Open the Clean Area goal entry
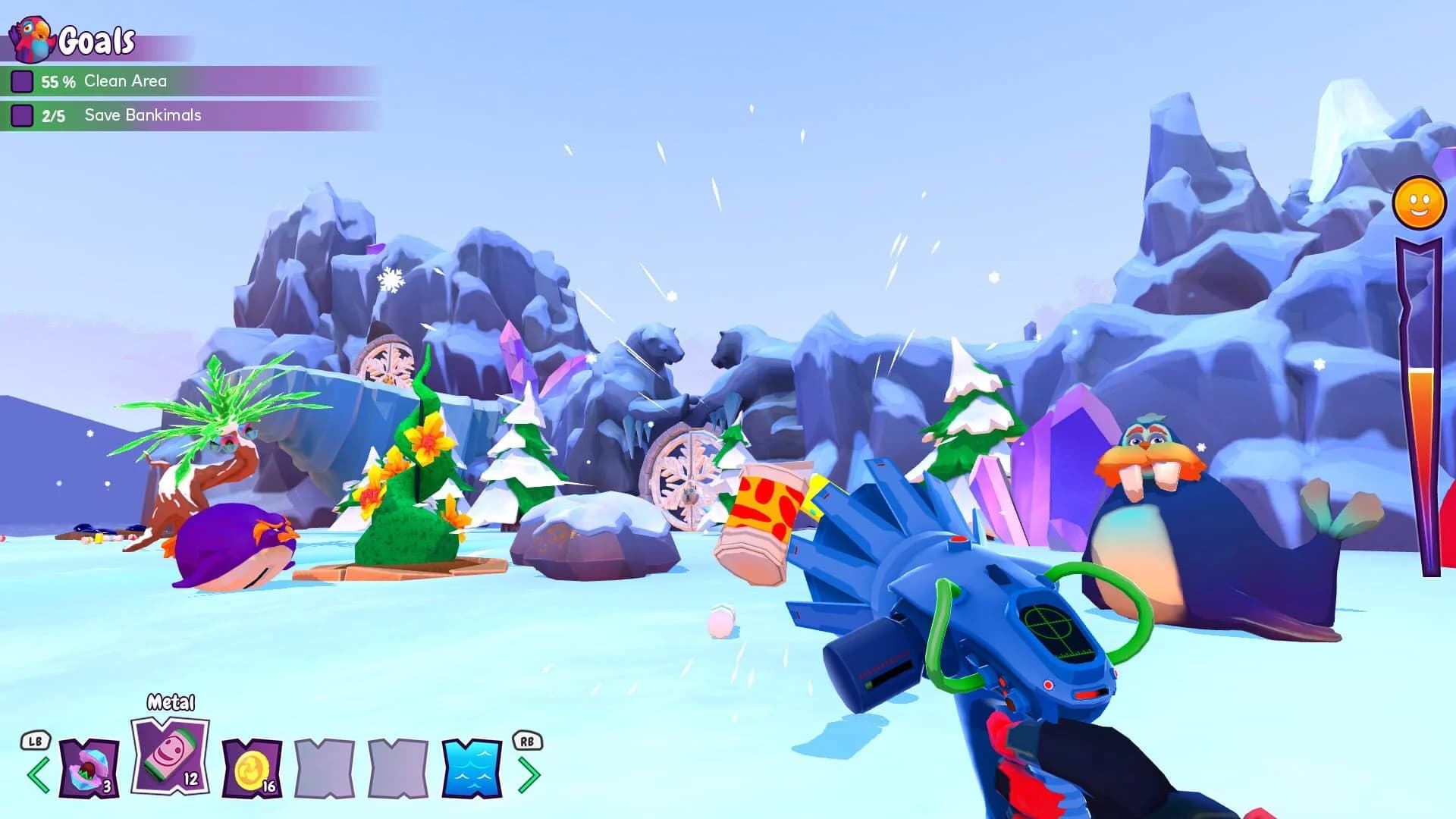The width and height of the screenshot is (1456, 819). (x=125, y=80)
